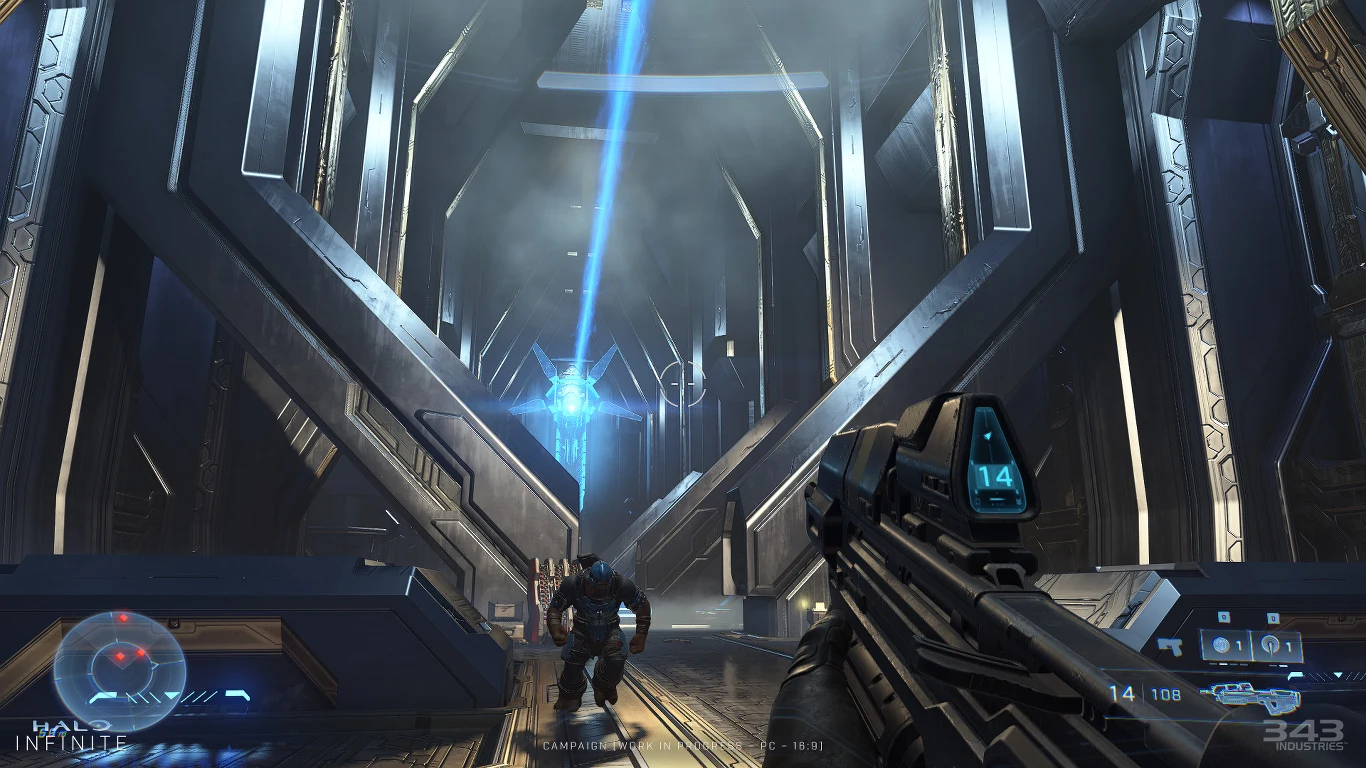Select the frag grenade icon
This screenshot has width=1366, height=768.
[1221, 645]
